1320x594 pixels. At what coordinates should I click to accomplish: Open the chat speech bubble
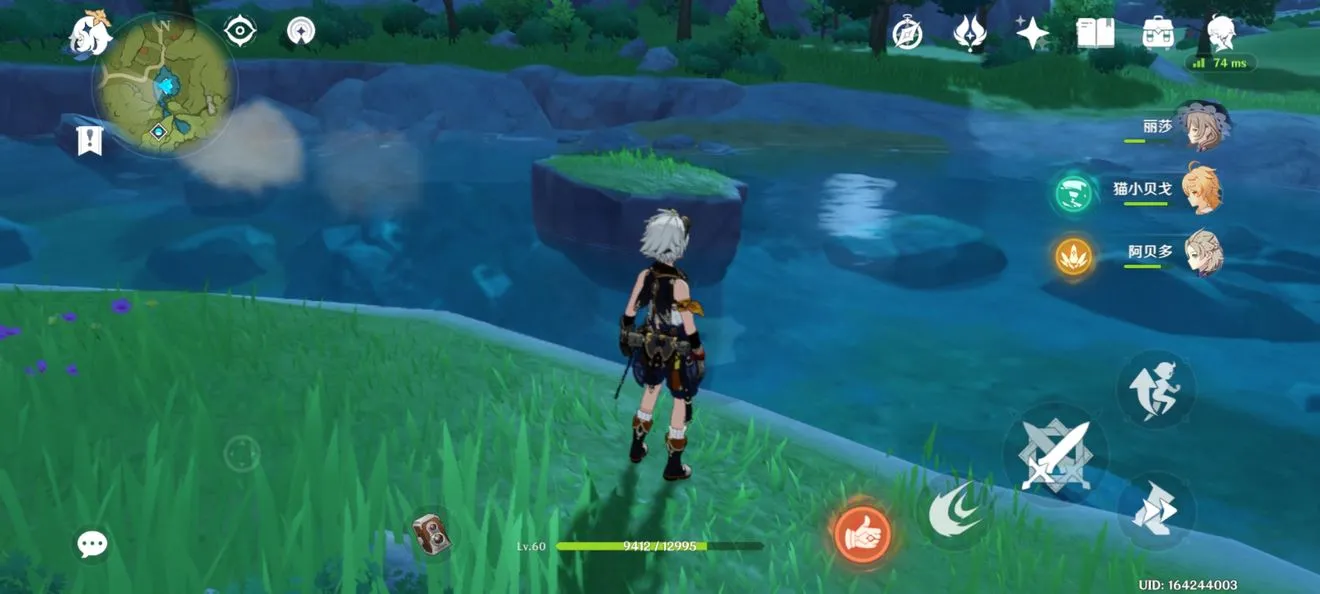(x=92, y=544)
